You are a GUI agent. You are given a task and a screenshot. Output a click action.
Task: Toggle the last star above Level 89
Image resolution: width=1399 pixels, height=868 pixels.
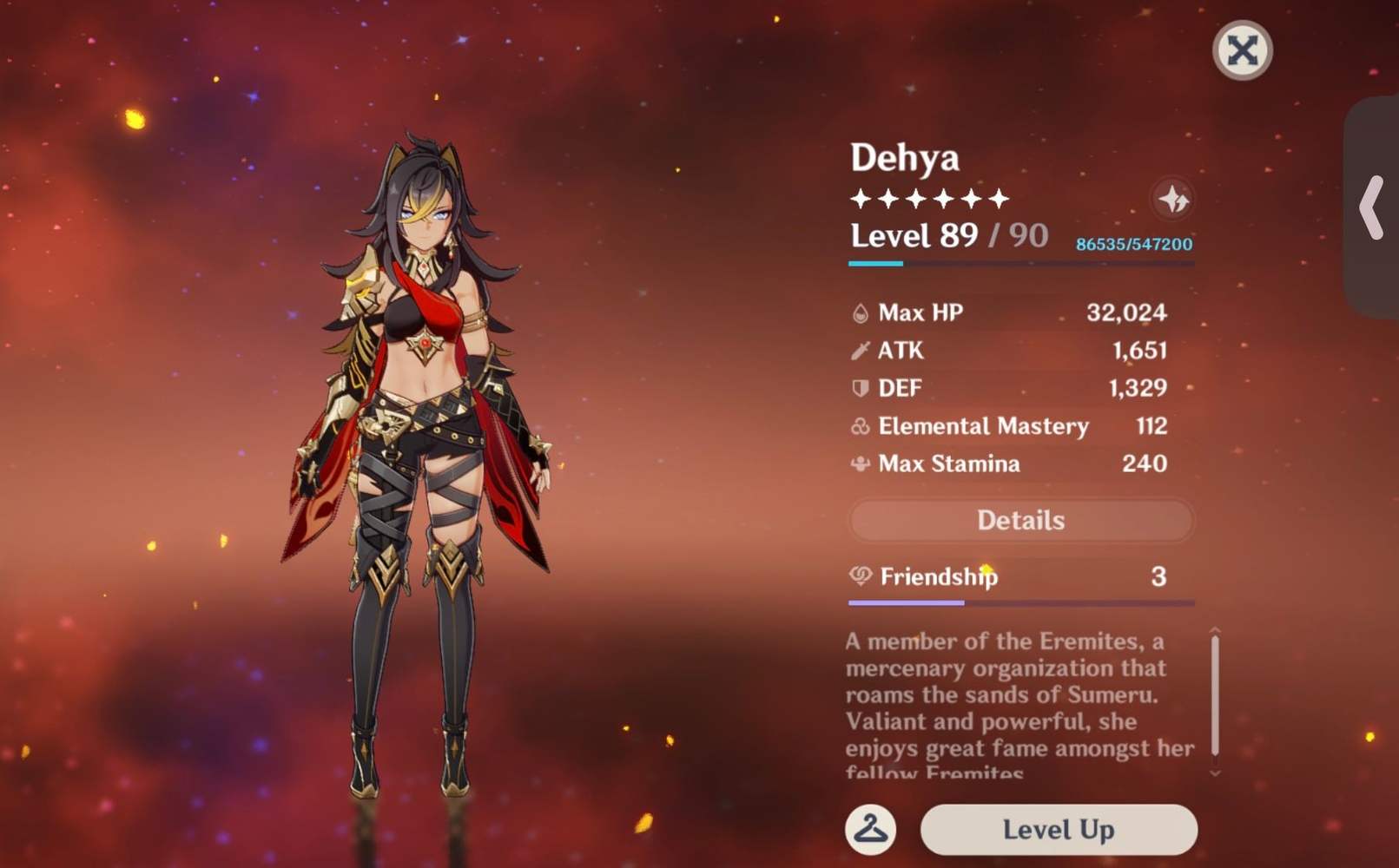(x=1000, y=199)
